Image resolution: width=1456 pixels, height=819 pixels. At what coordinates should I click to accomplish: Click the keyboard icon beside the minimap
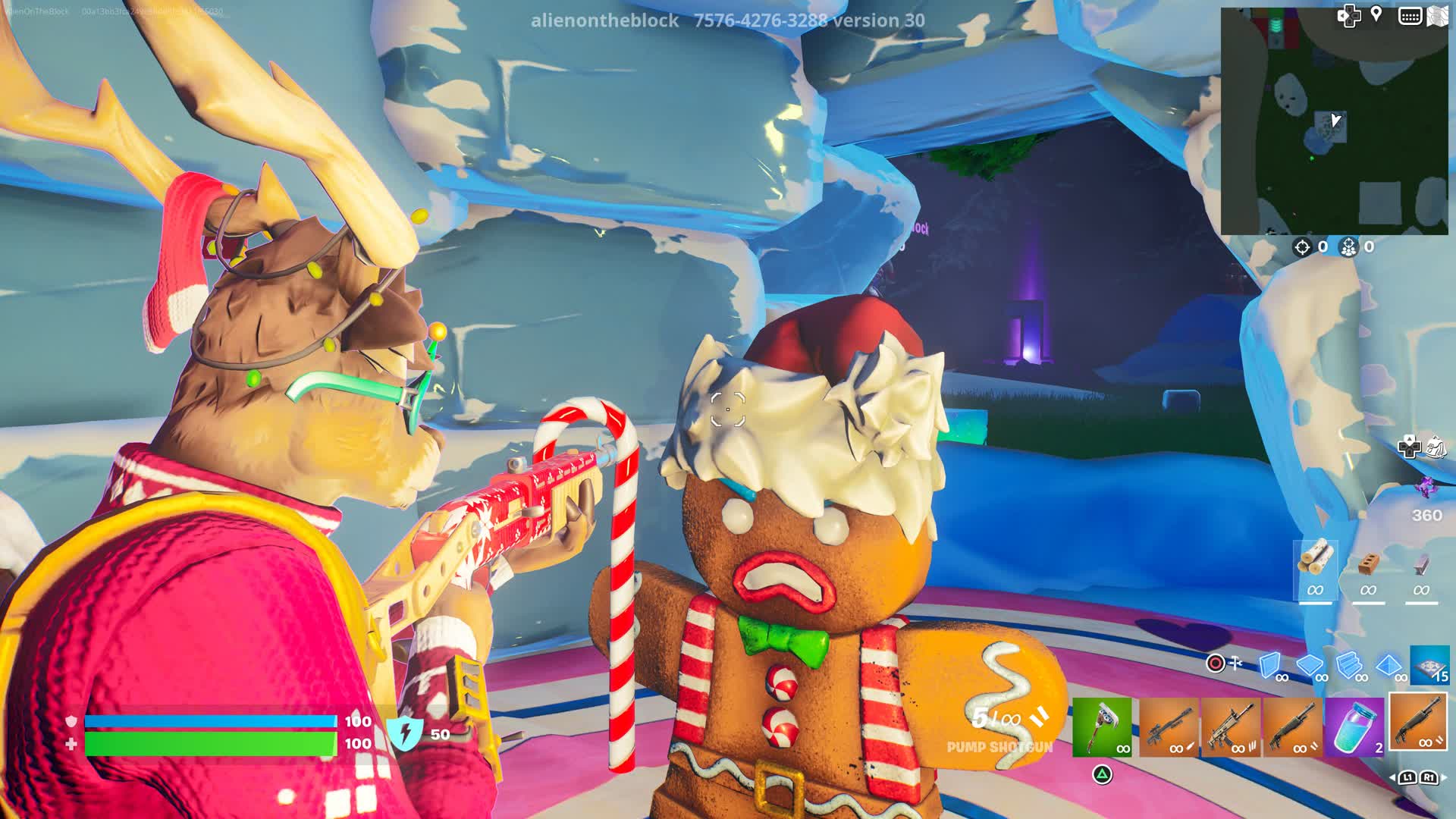1410,15
